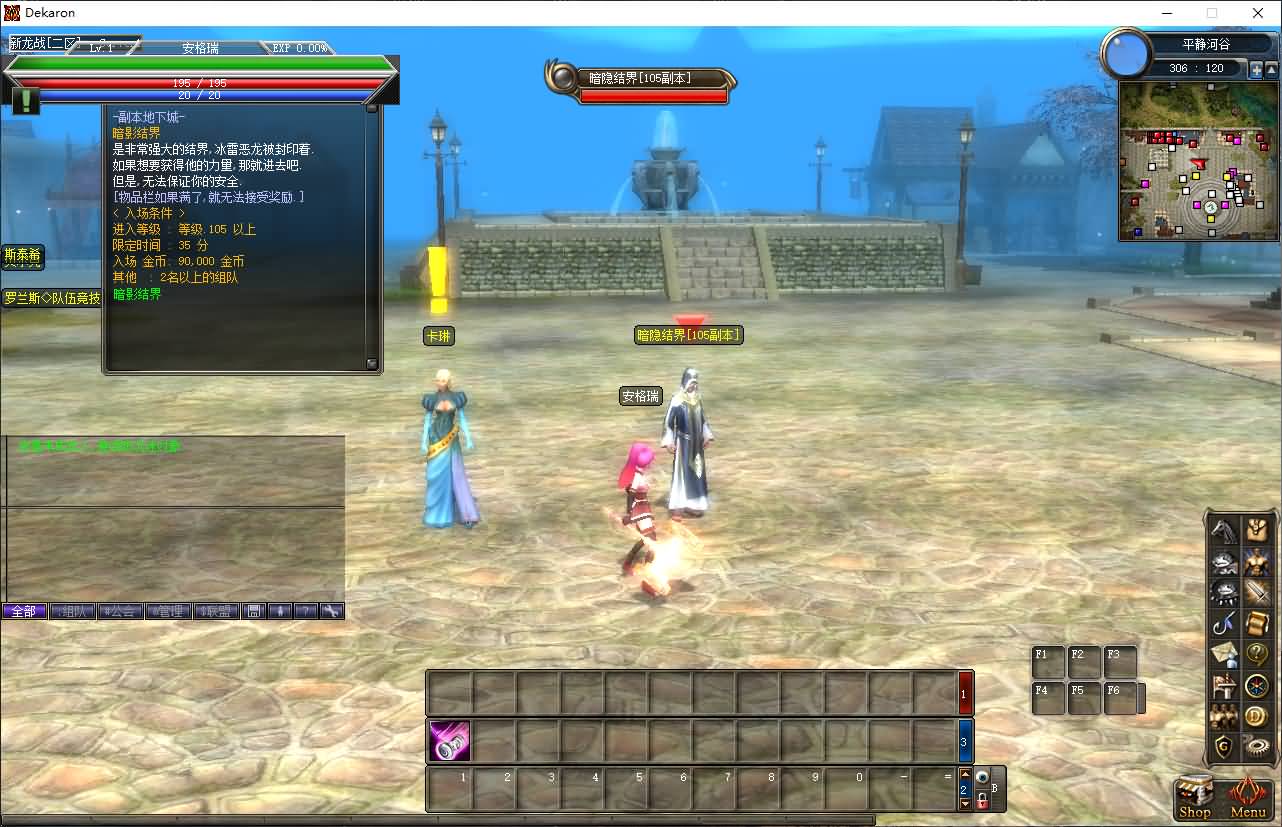Open the compass map icon
Viewport: 1282px width, 827px height.
point(1256,686)
